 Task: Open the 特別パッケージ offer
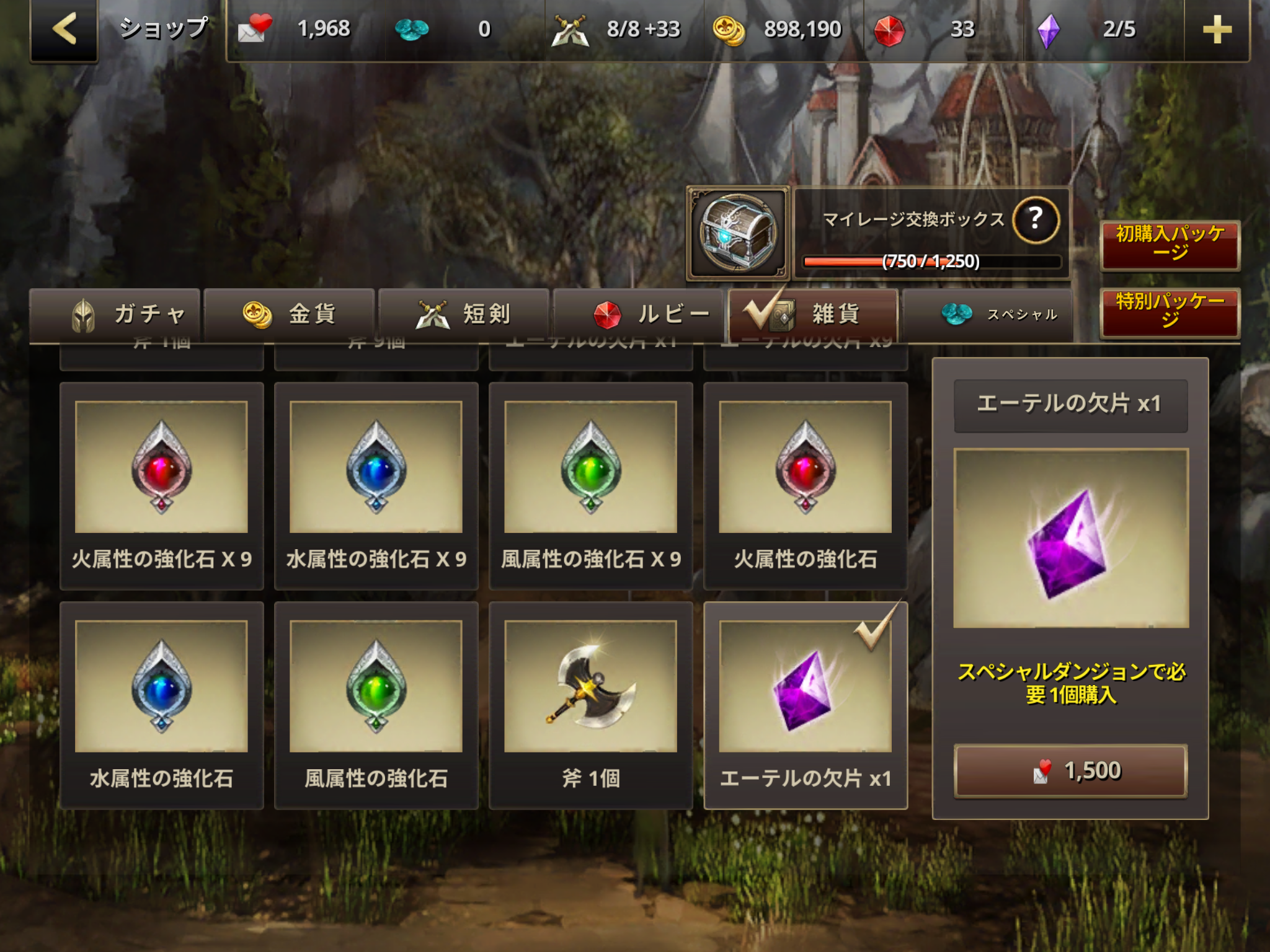pos(1170,312)
